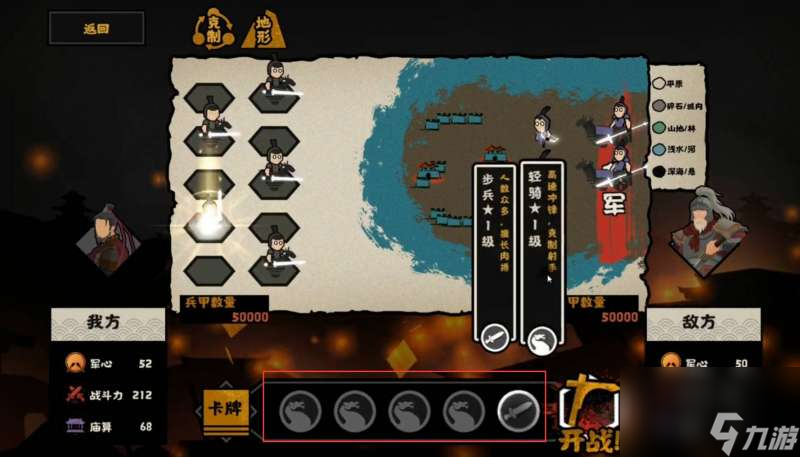800x457 pixels.
Task: Choose the 步兵 1级 unit card
Action: 494,257
